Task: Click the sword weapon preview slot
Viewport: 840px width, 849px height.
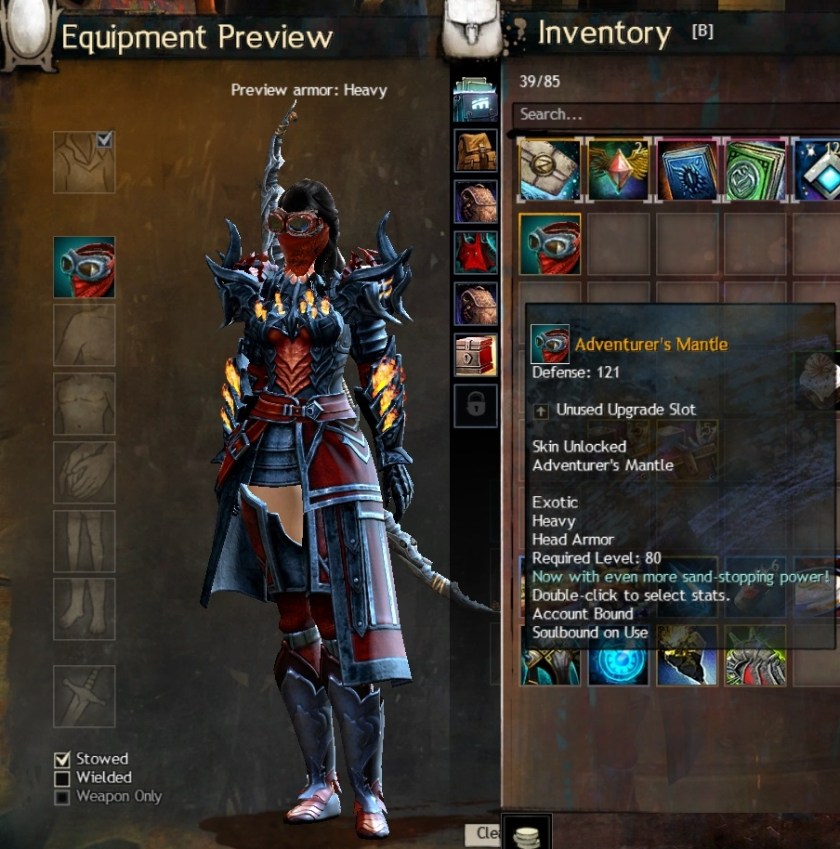Action: (84, 696)
